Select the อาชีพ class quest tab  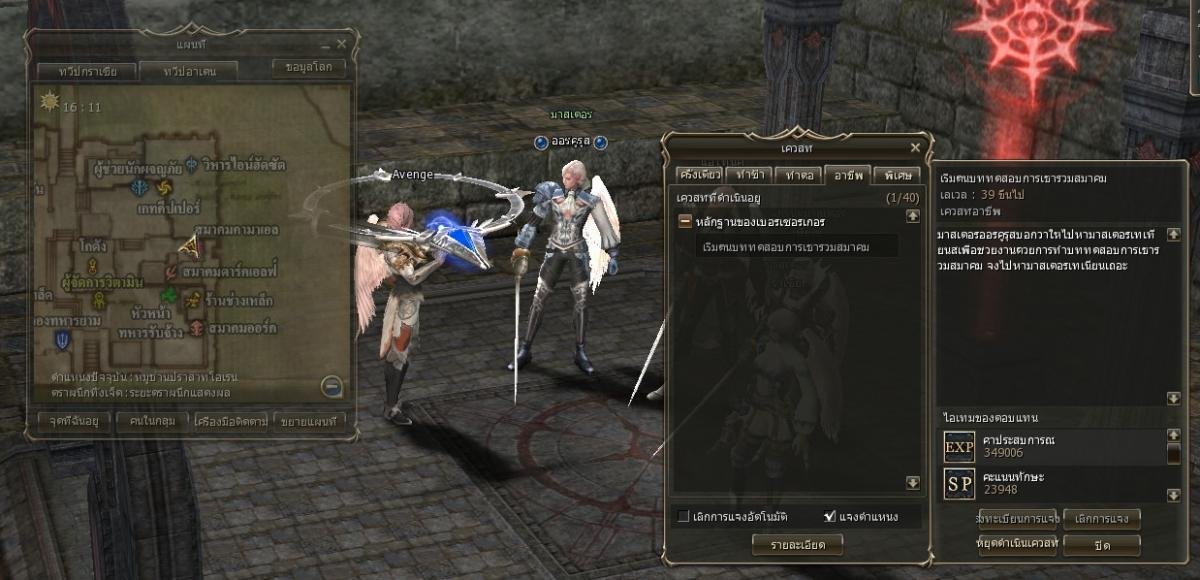tap(847, 174)
